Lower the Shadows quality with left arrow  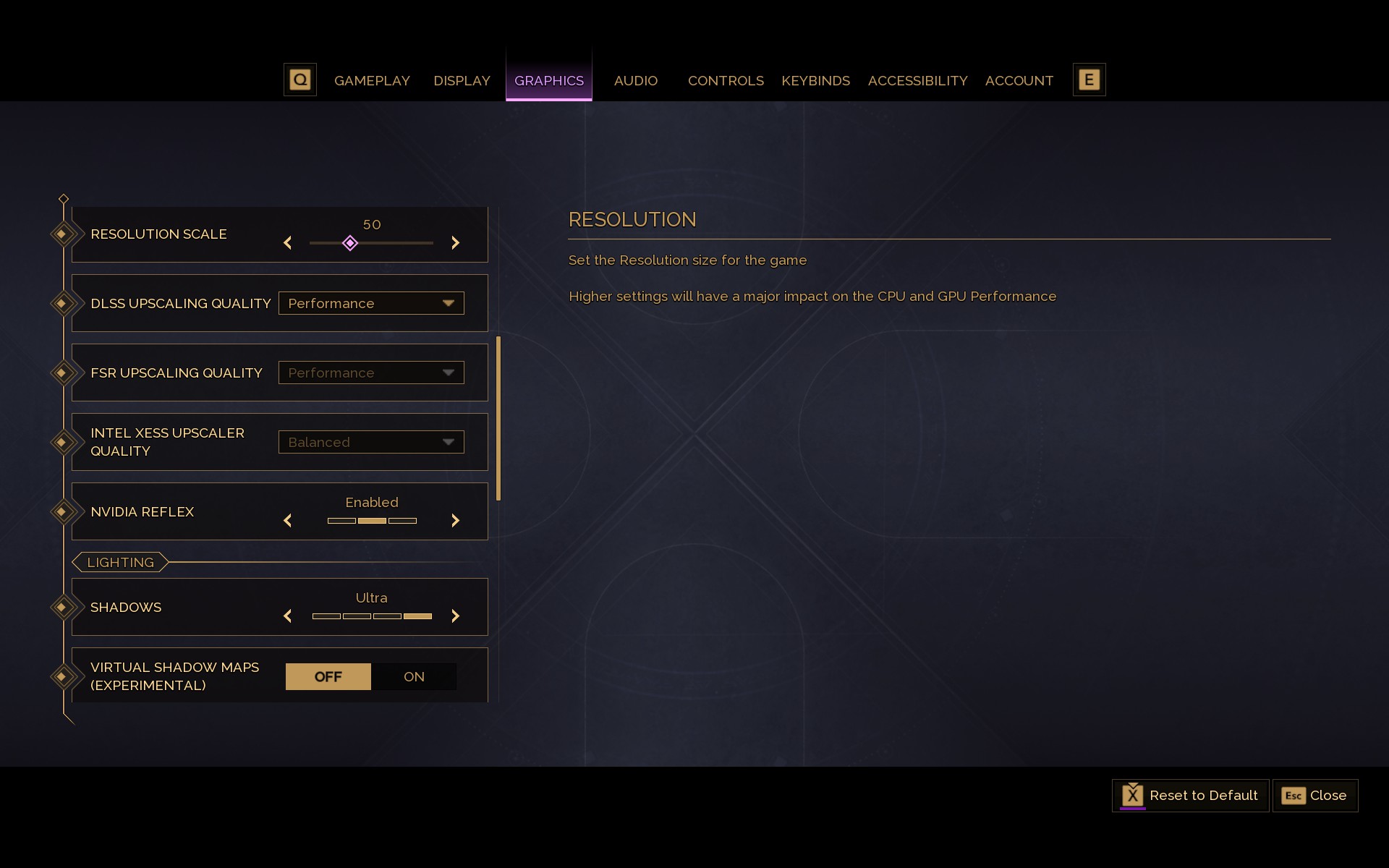tap(288, 616)
